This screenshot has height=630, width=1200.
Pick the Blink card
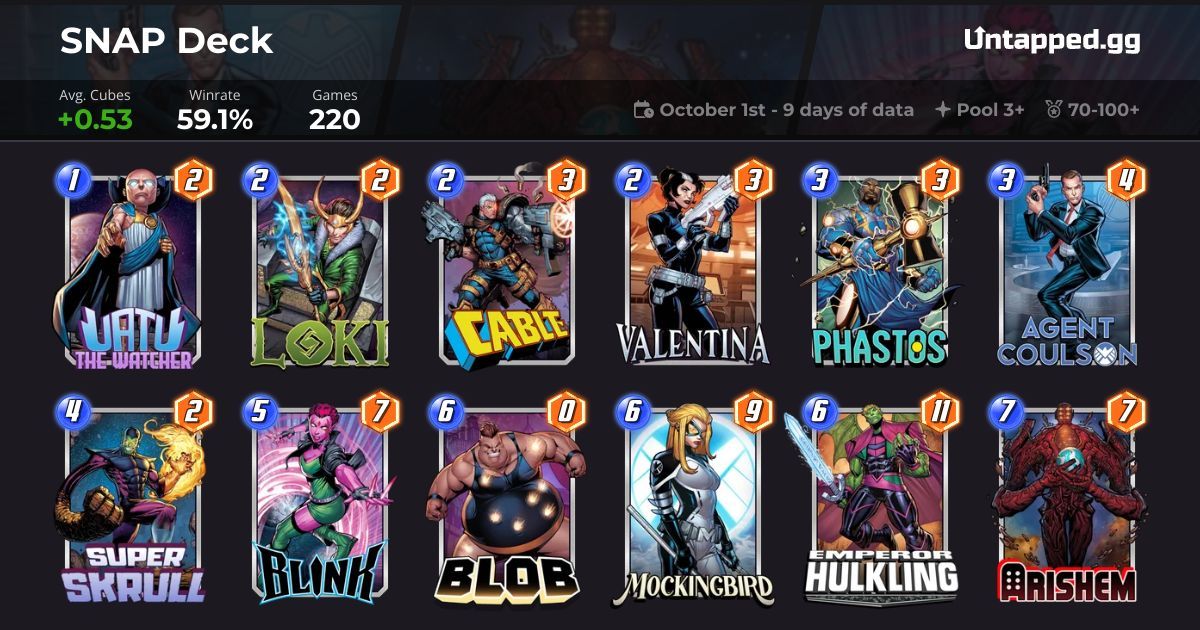319,505
